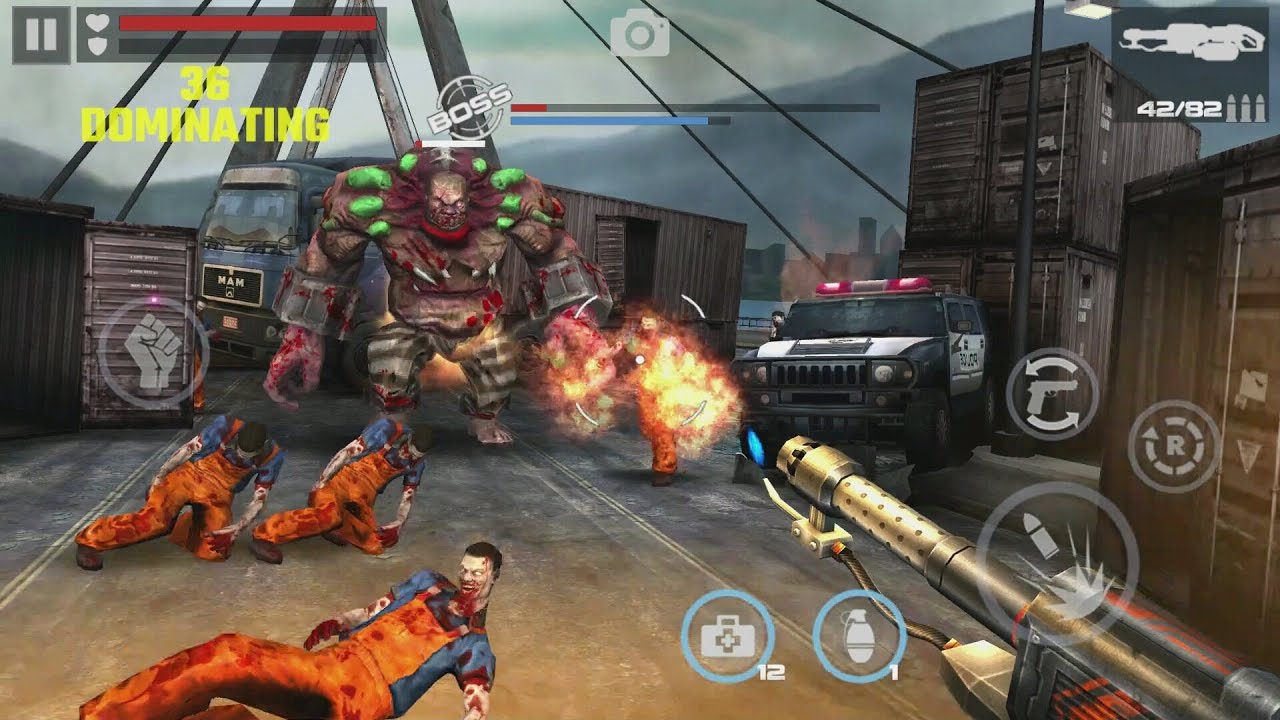Tap the grenade count label showing 1

pyautogui.click(x=896, y=673)
